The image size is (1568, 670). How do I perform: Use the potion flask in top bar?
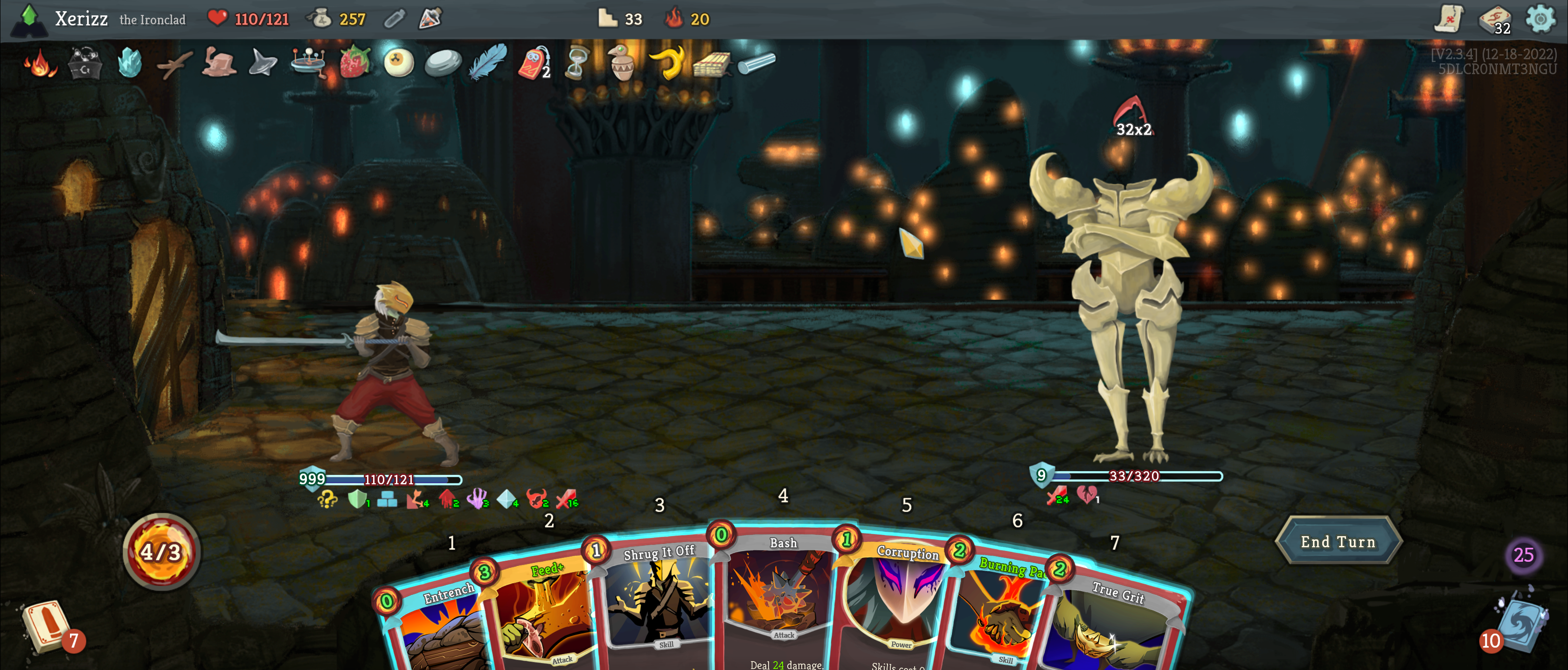(430, 19)
